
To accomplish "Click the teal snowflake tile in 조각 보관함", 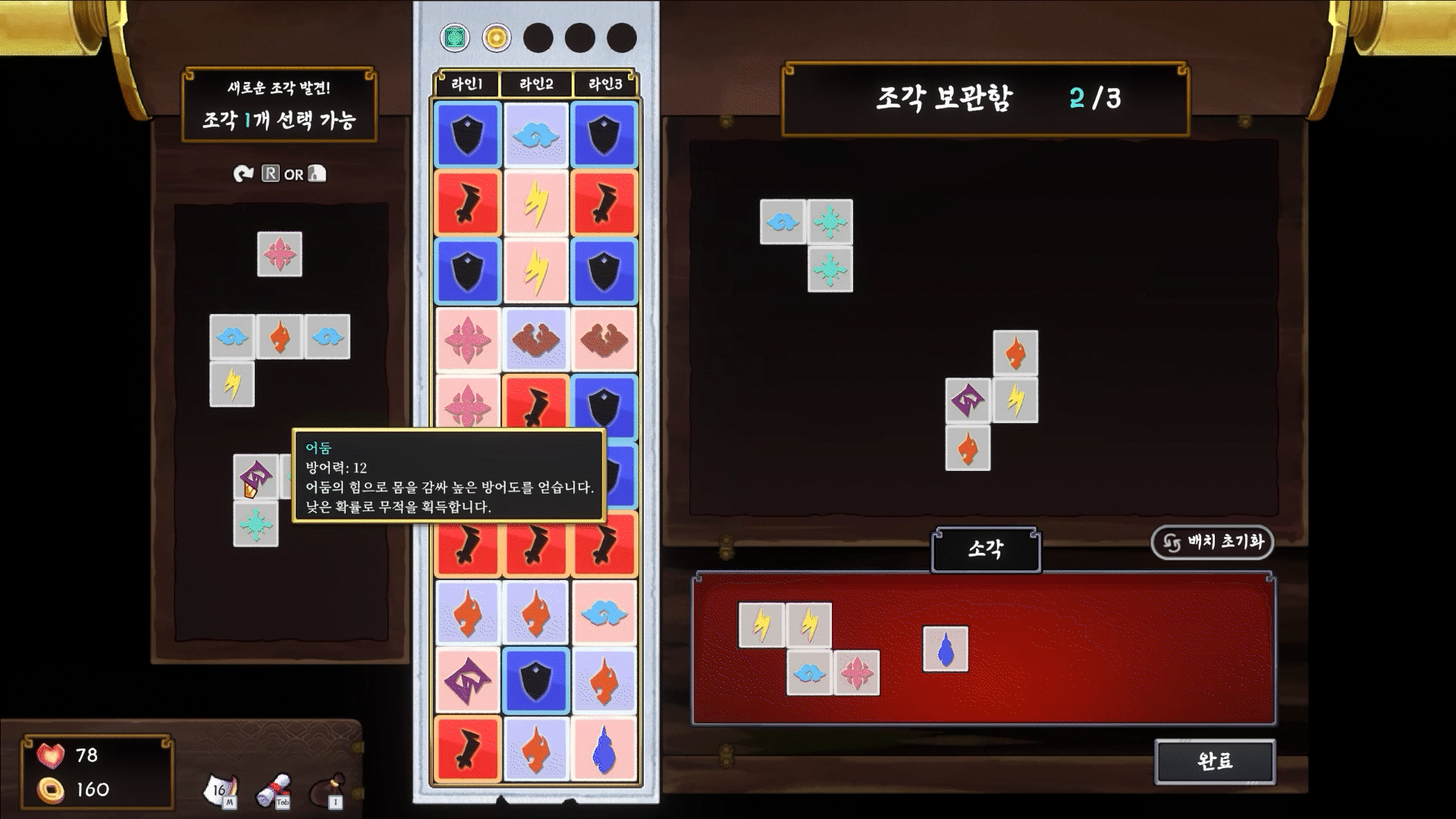I will click(830, 222).
